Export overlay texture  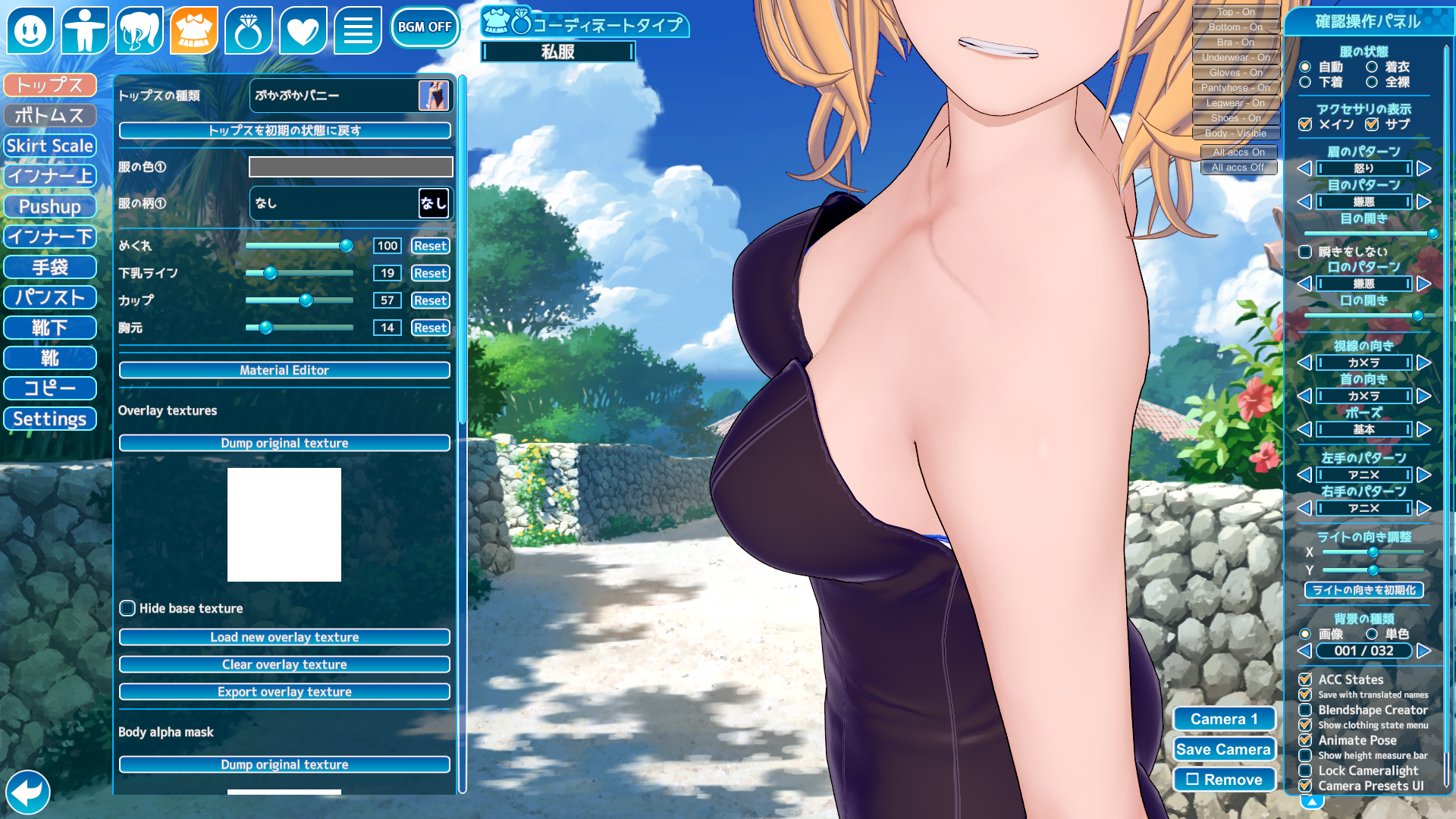pos(284,692)
